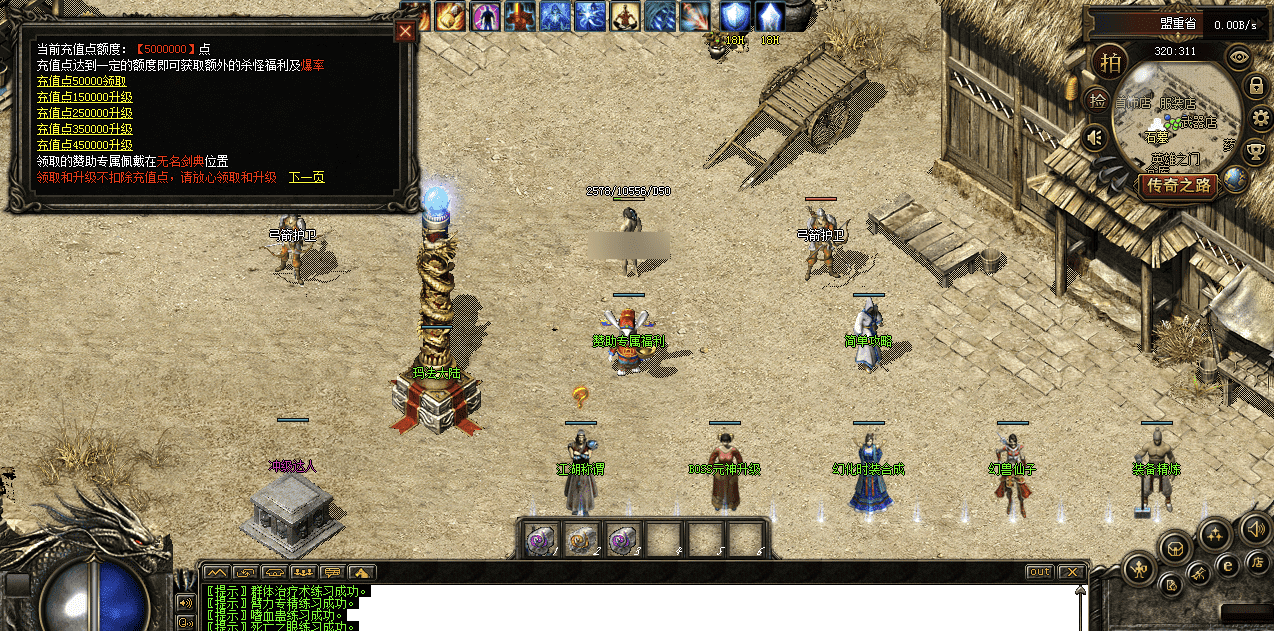Click the chat panel's out button
1274x631 pixels.
tap(1039, 572)
